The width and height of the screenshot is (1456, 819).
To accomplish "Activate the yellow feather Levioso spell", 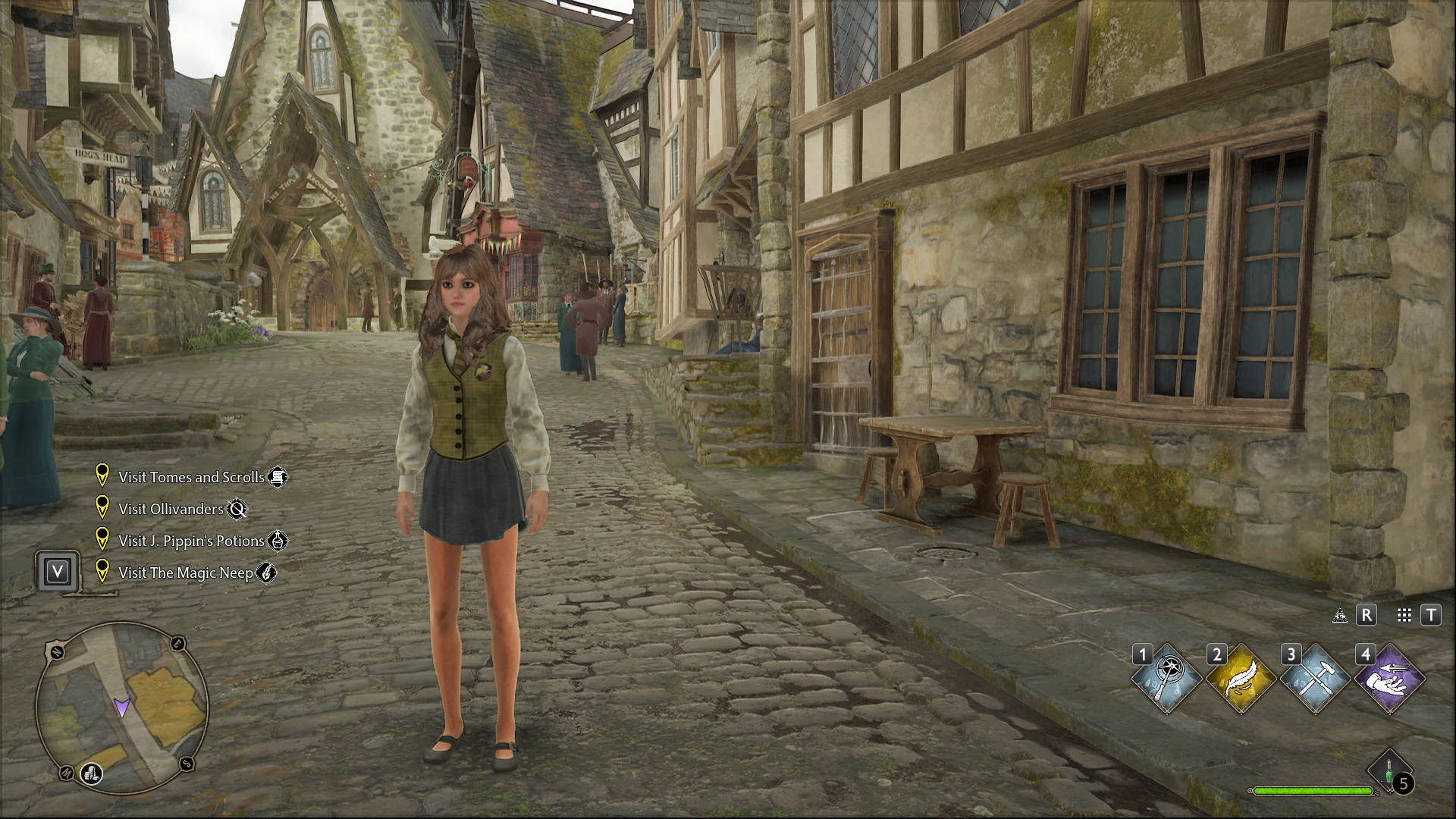I will [1241, 679].
